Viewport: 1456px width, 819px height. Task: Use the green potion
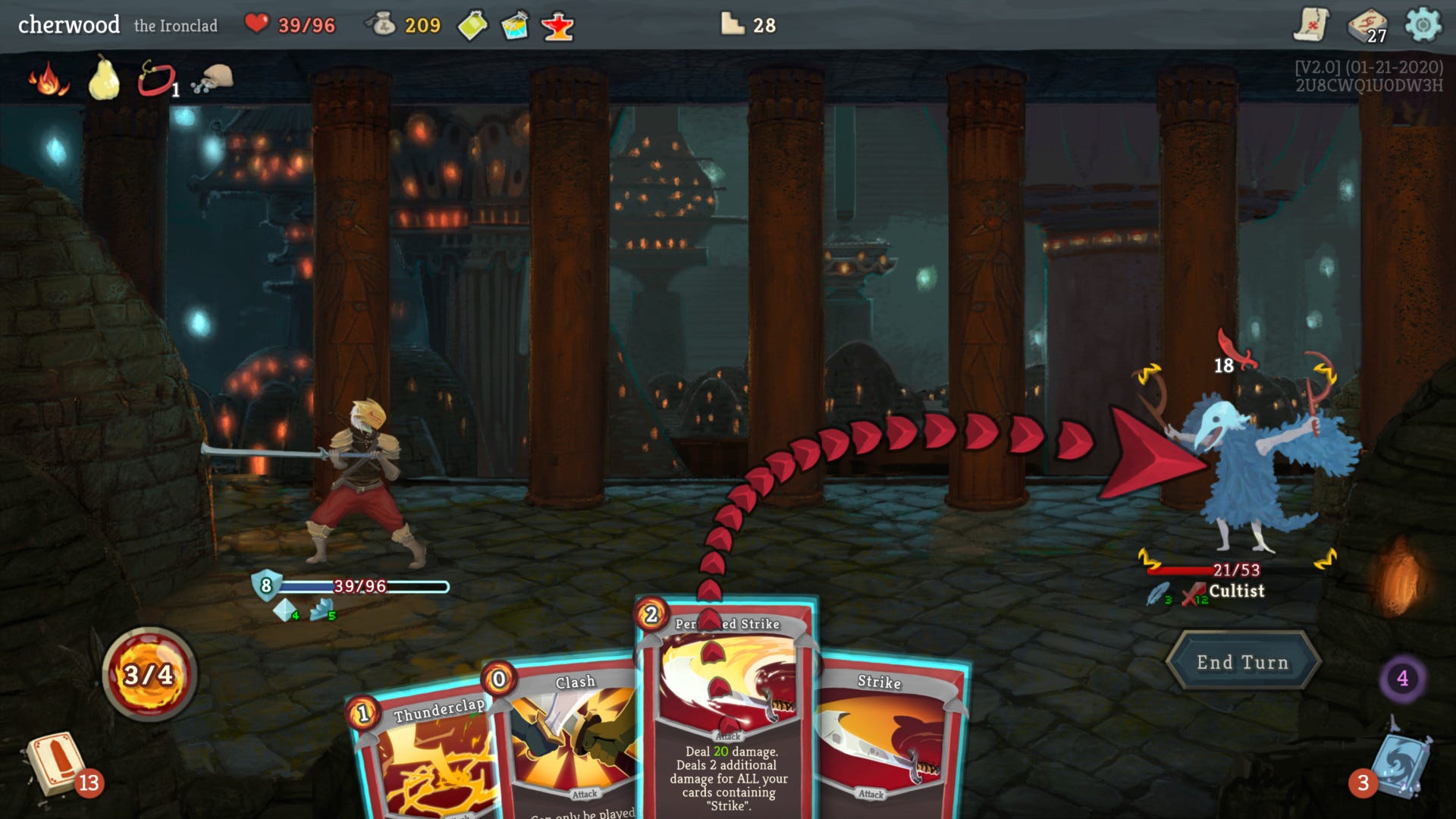click(472, 26)
